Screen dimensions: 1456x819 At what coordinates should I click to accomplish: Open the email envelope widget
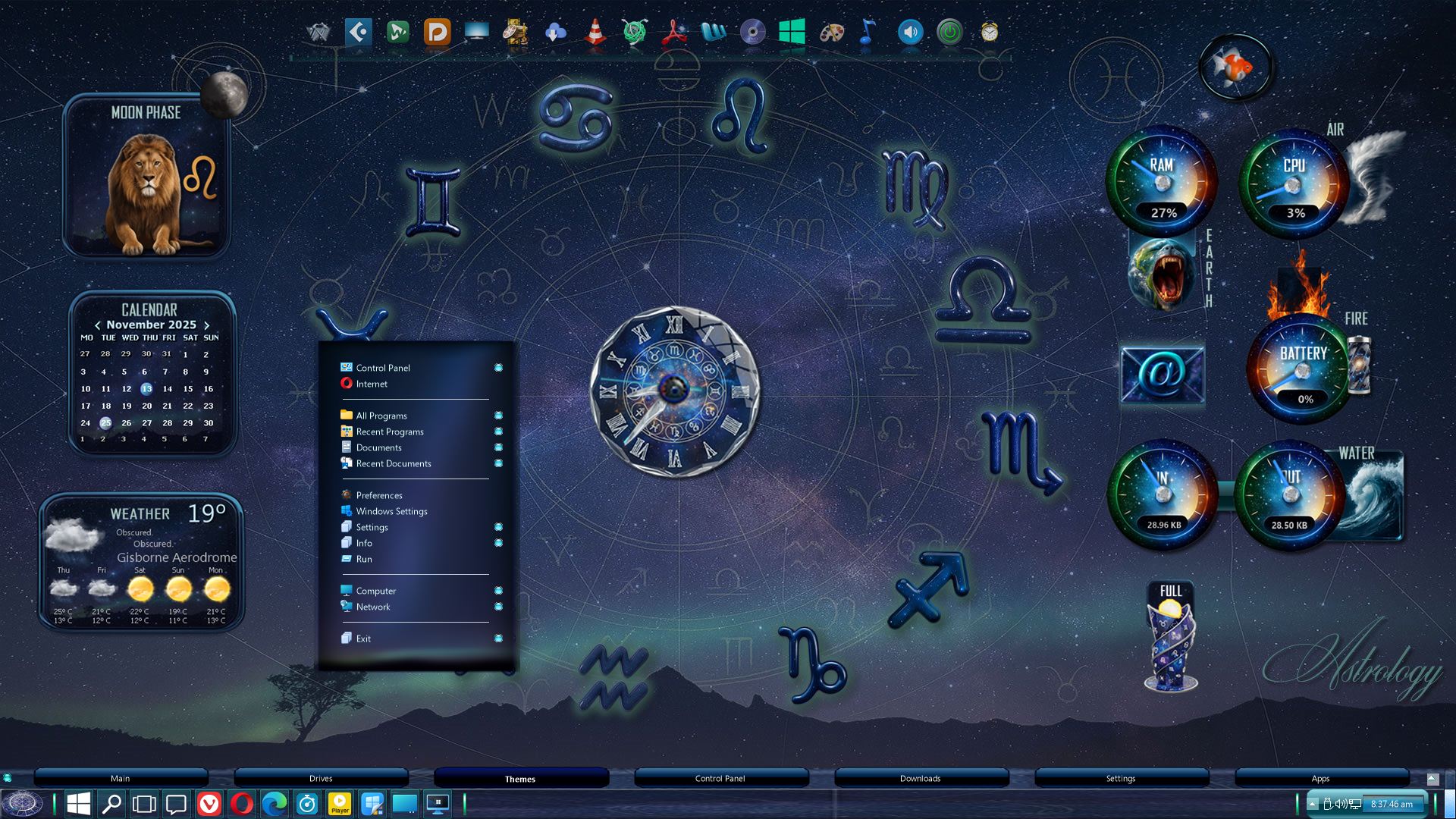pyautogui.click(x=1162, y=375)
